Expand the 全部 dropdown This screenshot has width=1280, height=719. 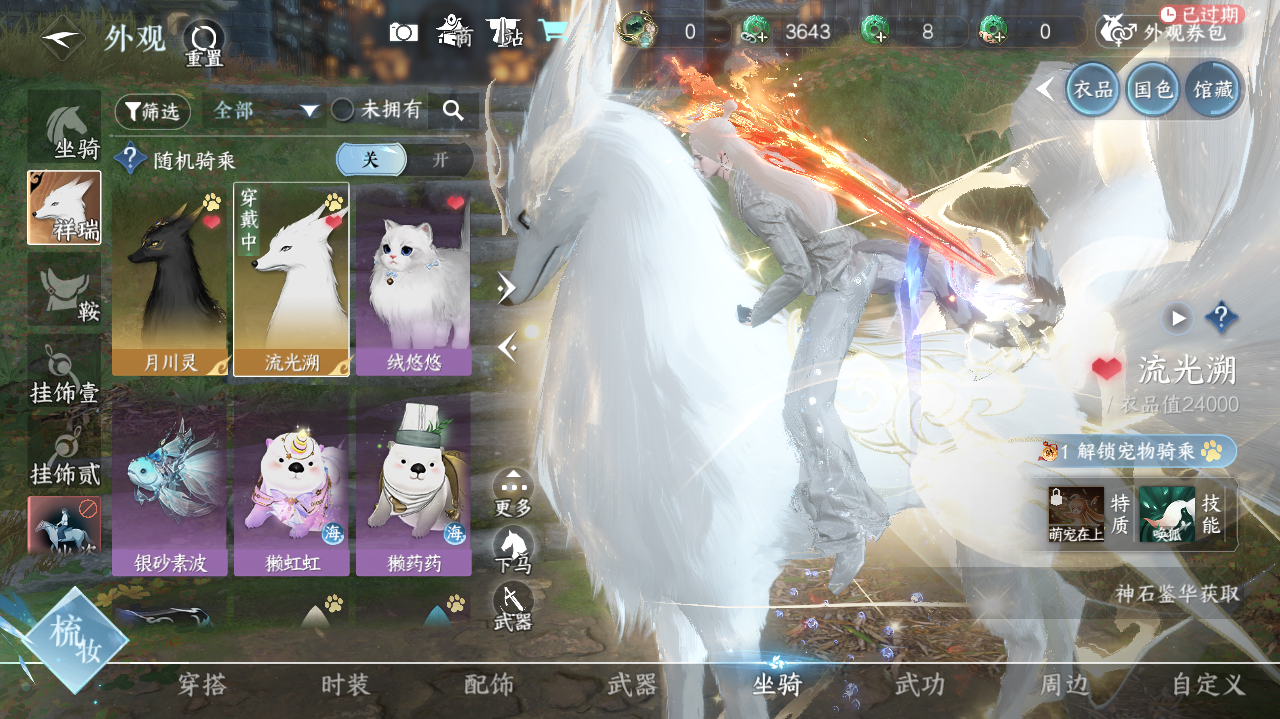[265, 111]
